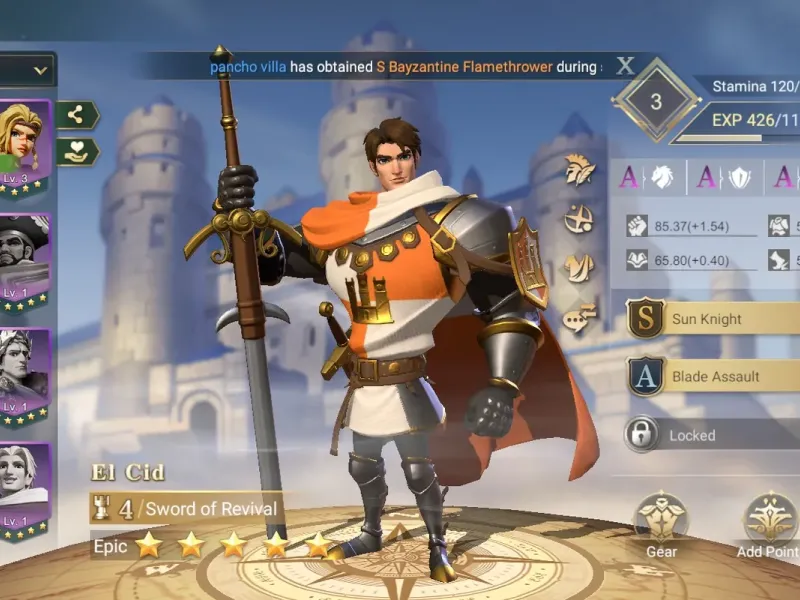Viewport: 800px width, 600px height.
Task: Select the Blade Assault skill
Action: click(x=715, y=377)
